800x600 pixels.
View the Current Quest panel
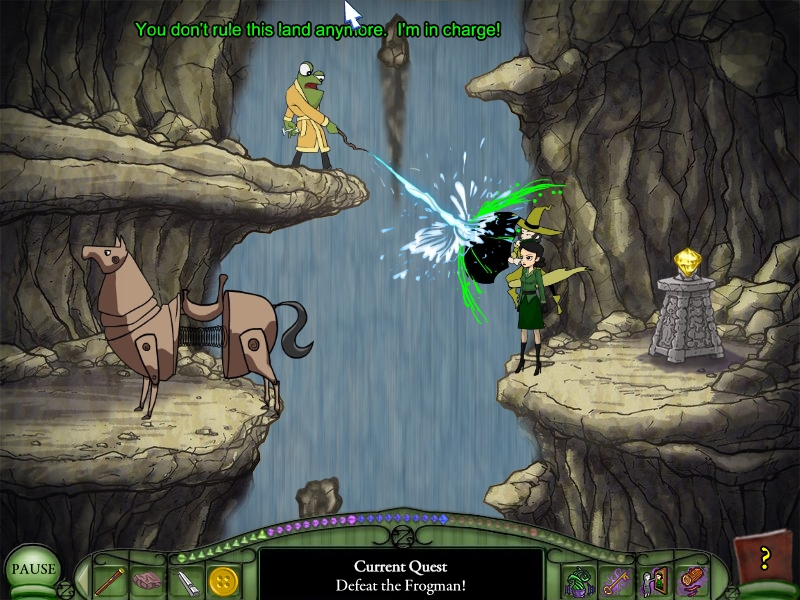click(x=400, y=575)
